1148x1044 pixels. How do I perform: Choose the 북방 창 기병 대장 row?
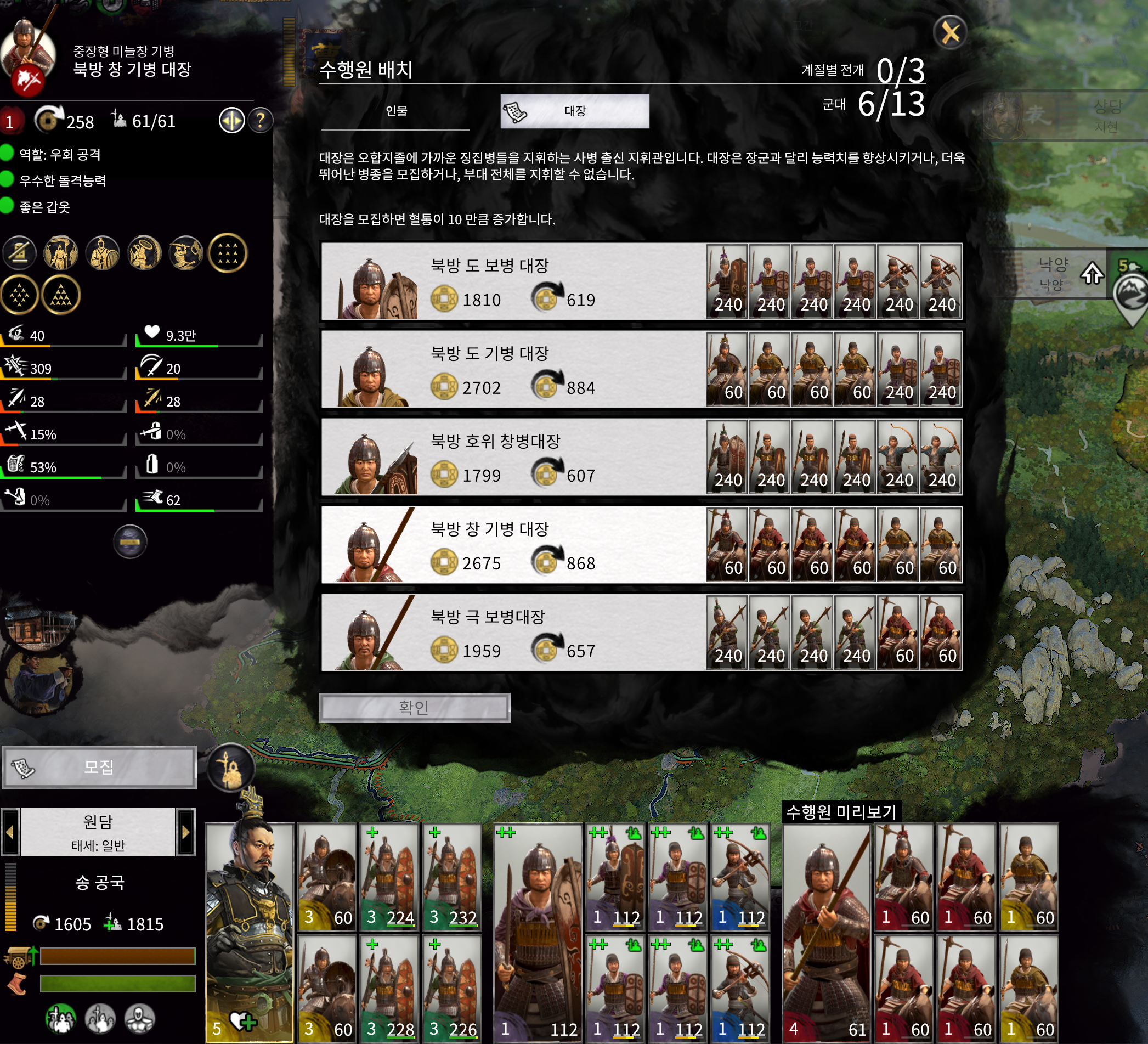click(x=512, y=545)
